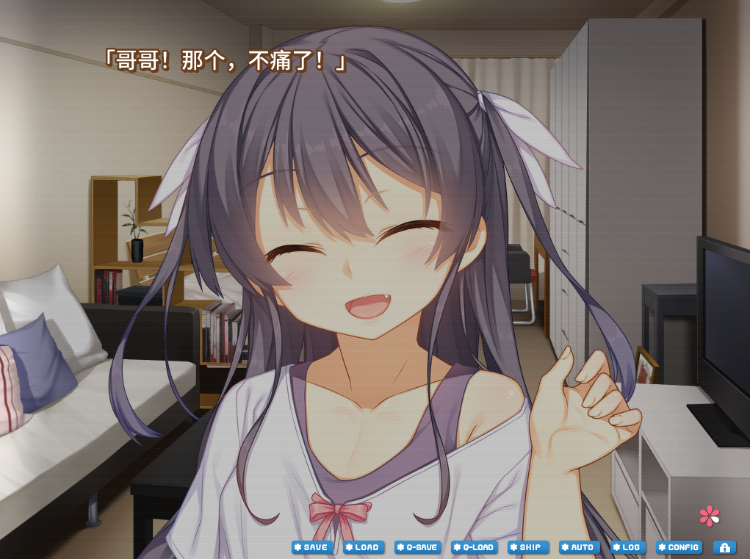Viewport: 750px width, 559px height.
Task: Quick save with Q-SAVE
Action: [x=417, y=548]
